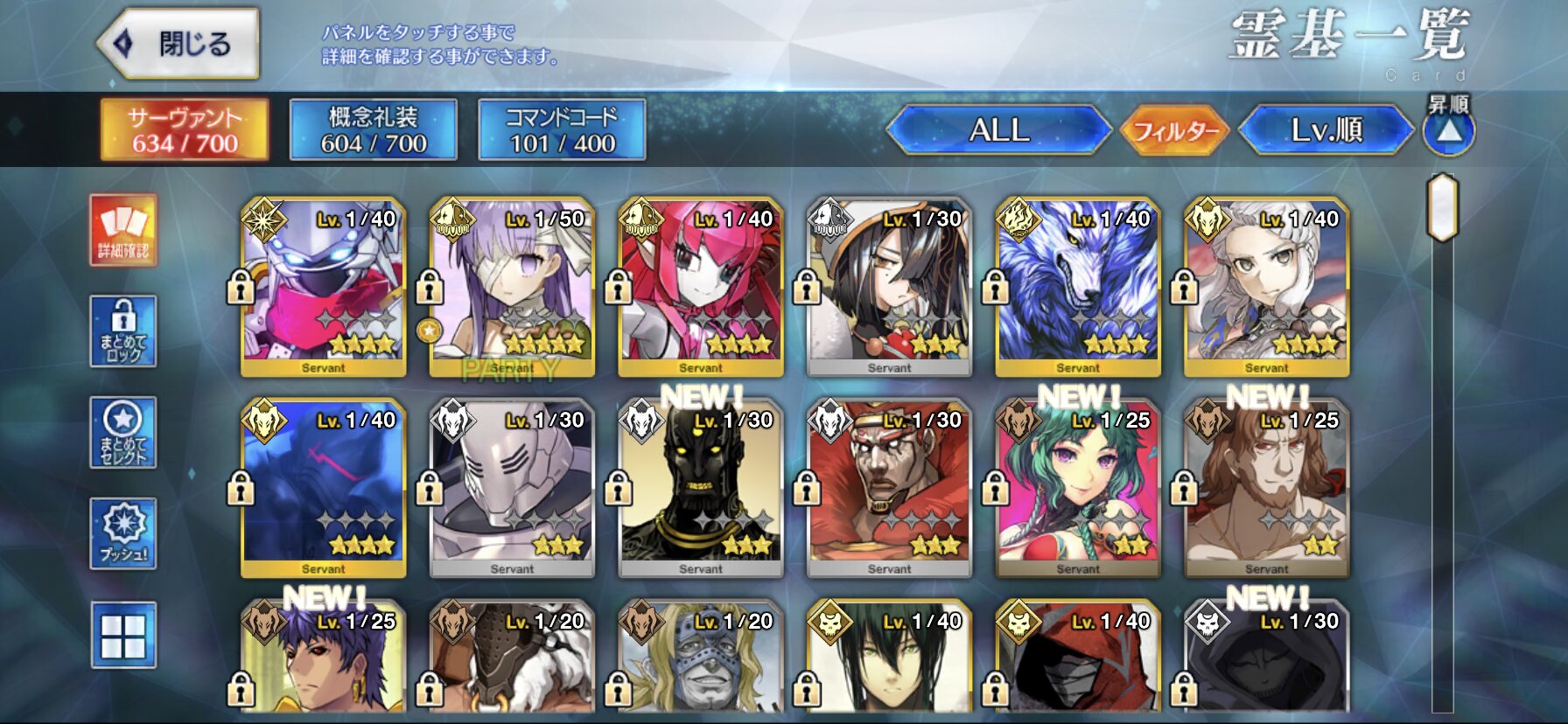Tap the プッシュ! button
1568x724 pixels.
pos(123,534)
